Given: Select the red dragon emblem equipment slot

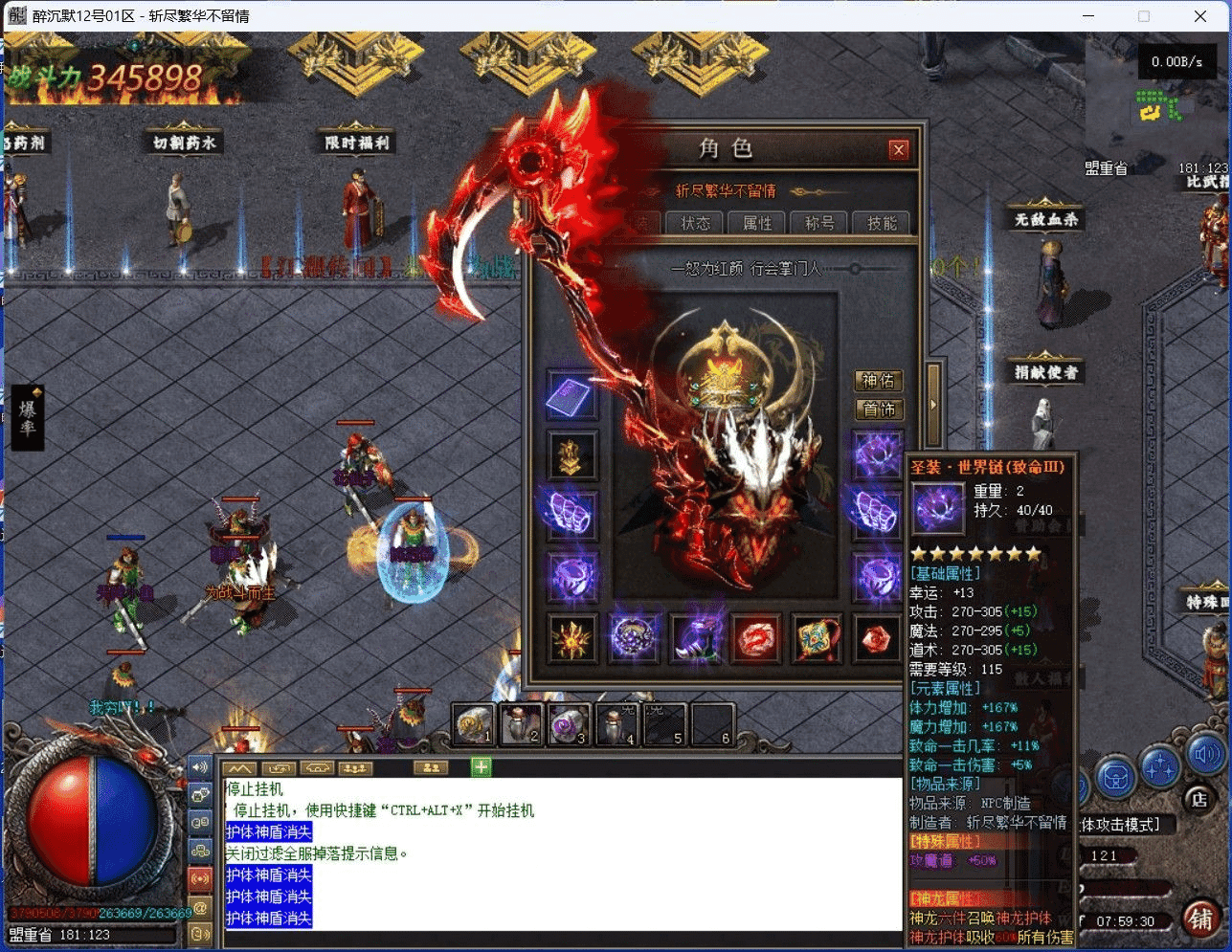Looking at the screenshot, I should (x=756, y=639).
